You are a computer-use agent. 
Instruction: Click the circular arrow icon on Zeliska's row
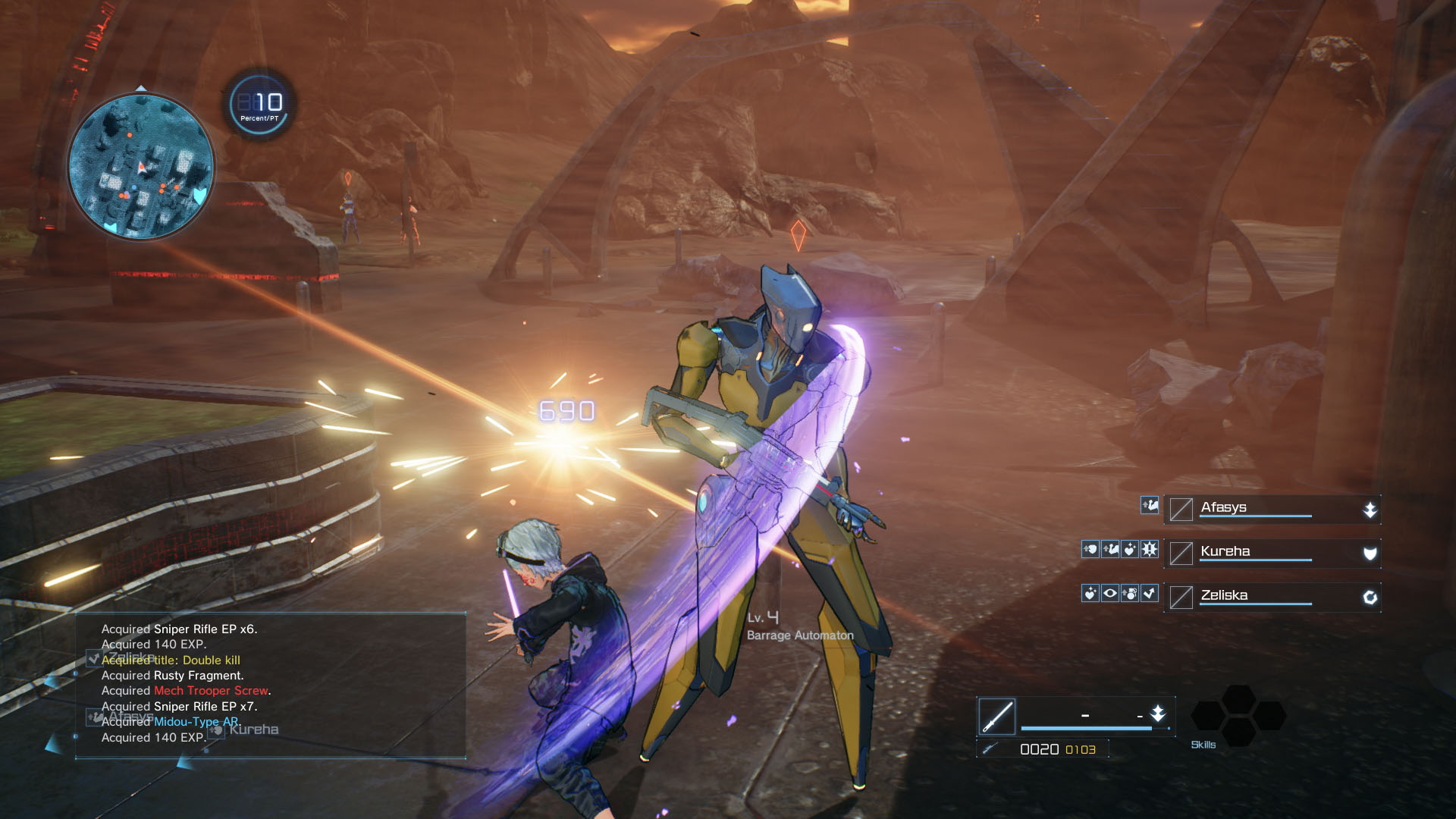point(1370,598)
